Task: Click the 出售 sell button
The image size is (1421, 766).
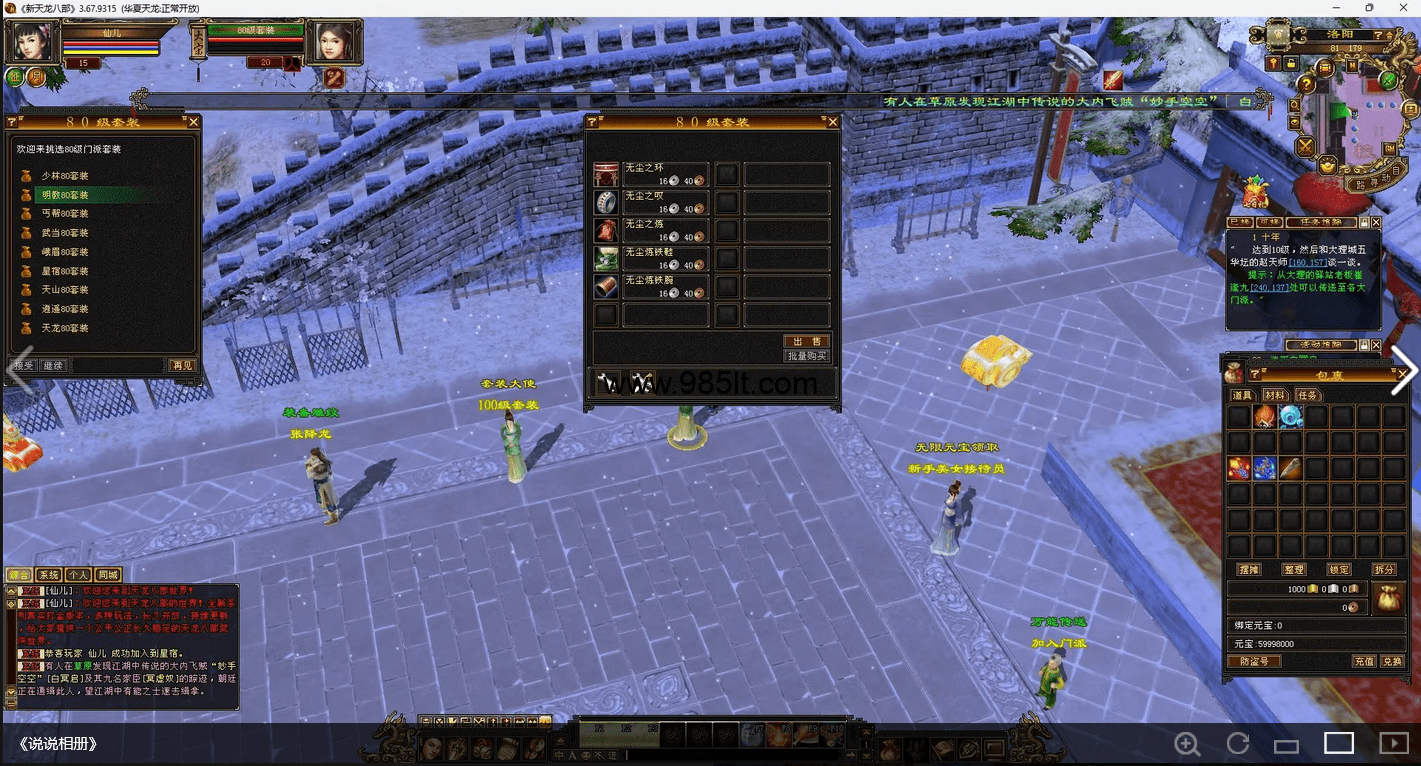Action: tap(806, 341)
